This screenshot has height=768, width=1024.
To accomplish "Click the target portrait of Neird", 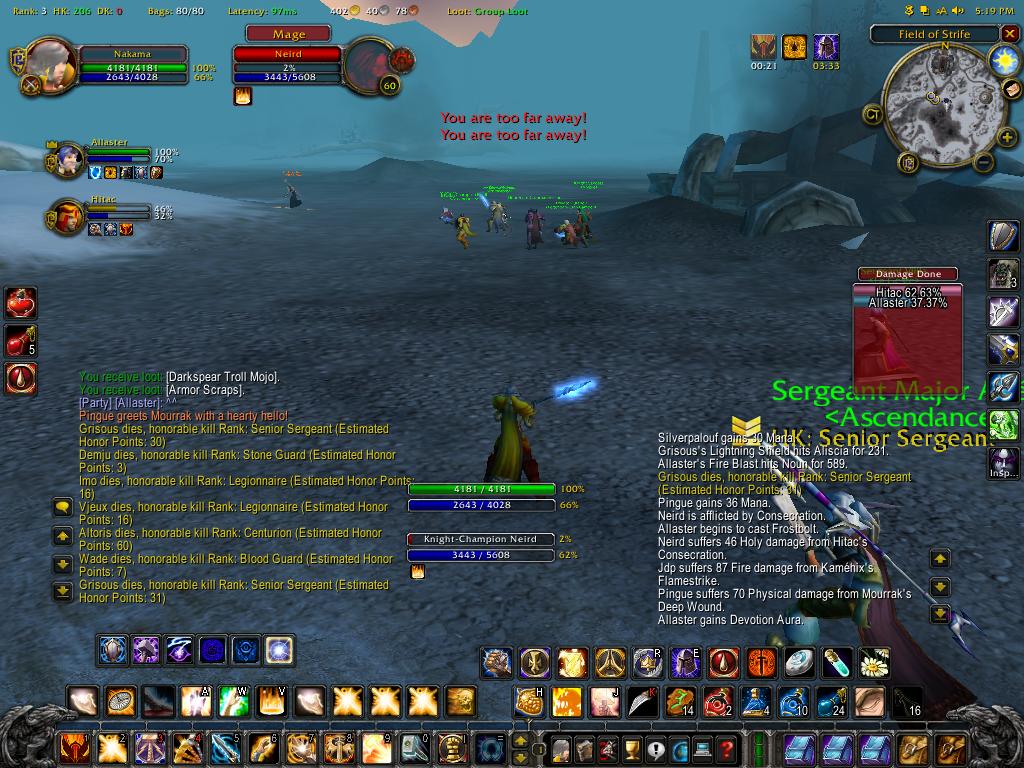I will click(369, 65).
